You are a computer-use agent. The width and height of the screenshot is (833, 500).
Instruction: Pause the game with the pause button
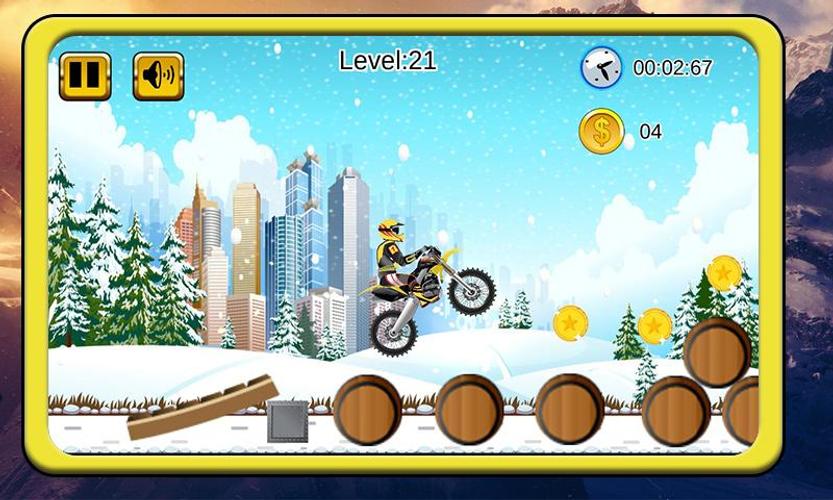85,76
